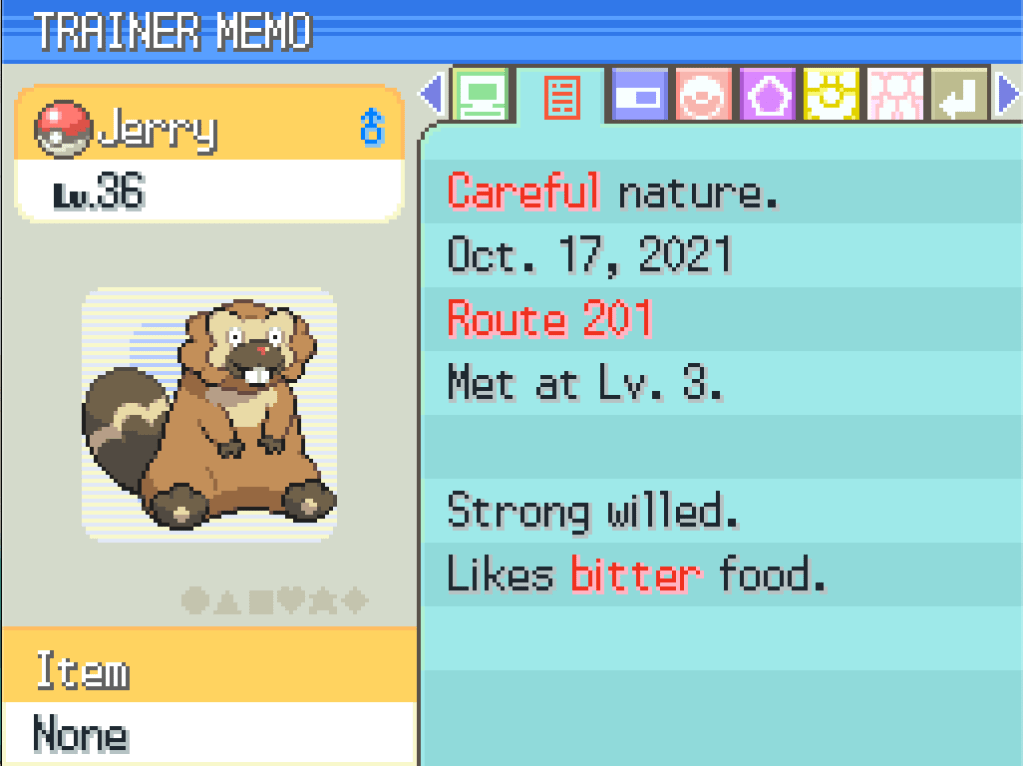Open the yellow contest tab

coord(831,96)
